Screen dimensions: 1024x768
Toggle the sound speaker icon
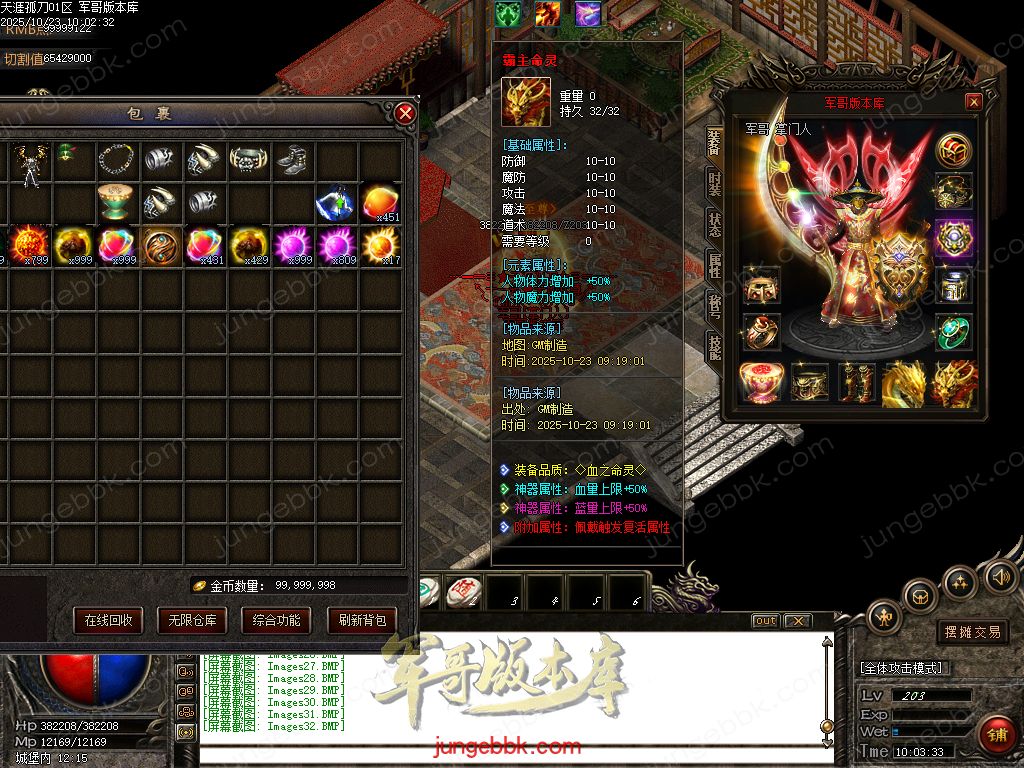pos(1000,576)
